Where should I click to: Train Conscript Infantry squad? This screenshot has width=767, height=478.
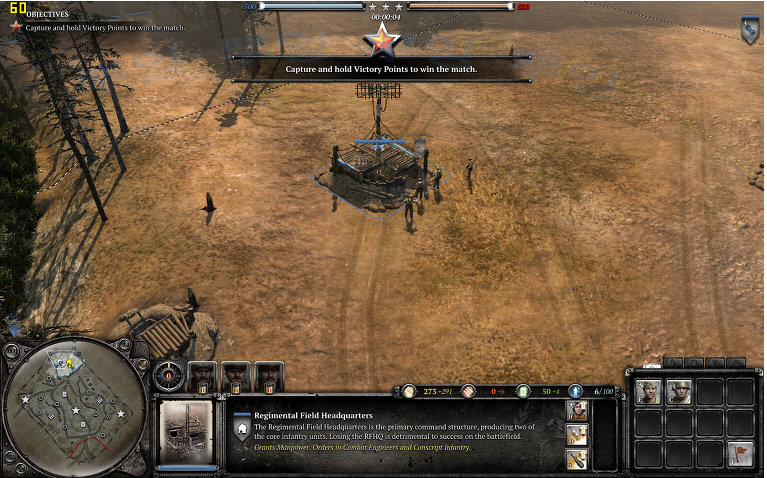click(x=680, y=392)
